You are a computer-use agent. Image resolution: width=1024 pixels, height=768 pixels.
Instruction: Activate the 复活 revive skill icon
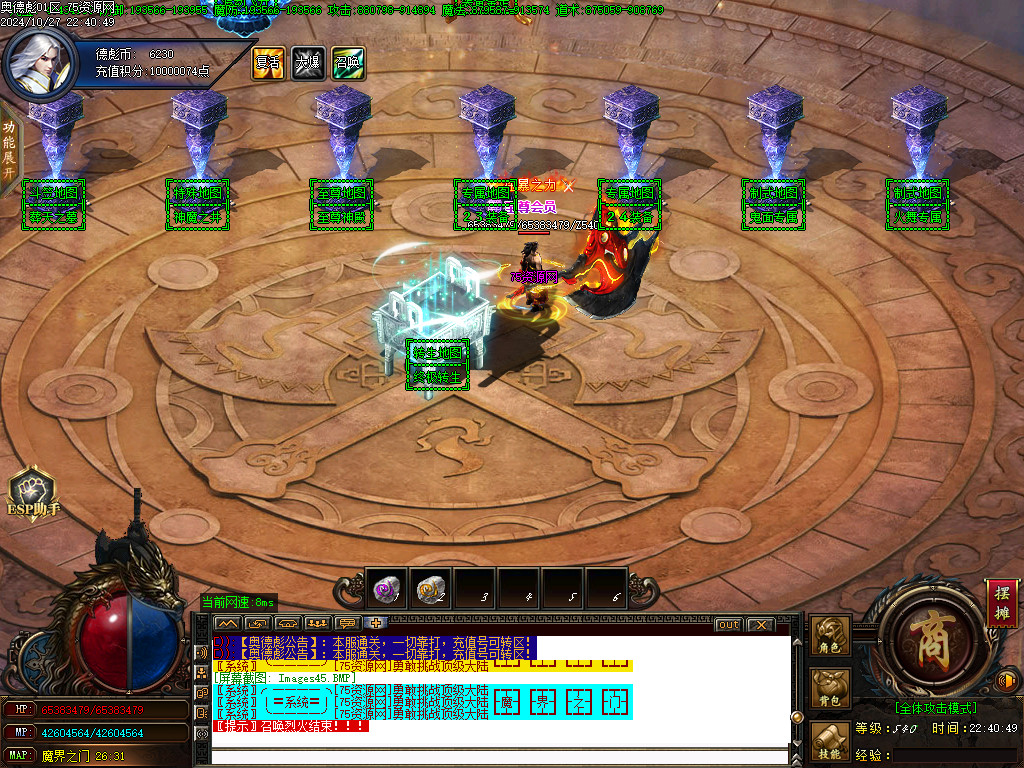[268, 63]
